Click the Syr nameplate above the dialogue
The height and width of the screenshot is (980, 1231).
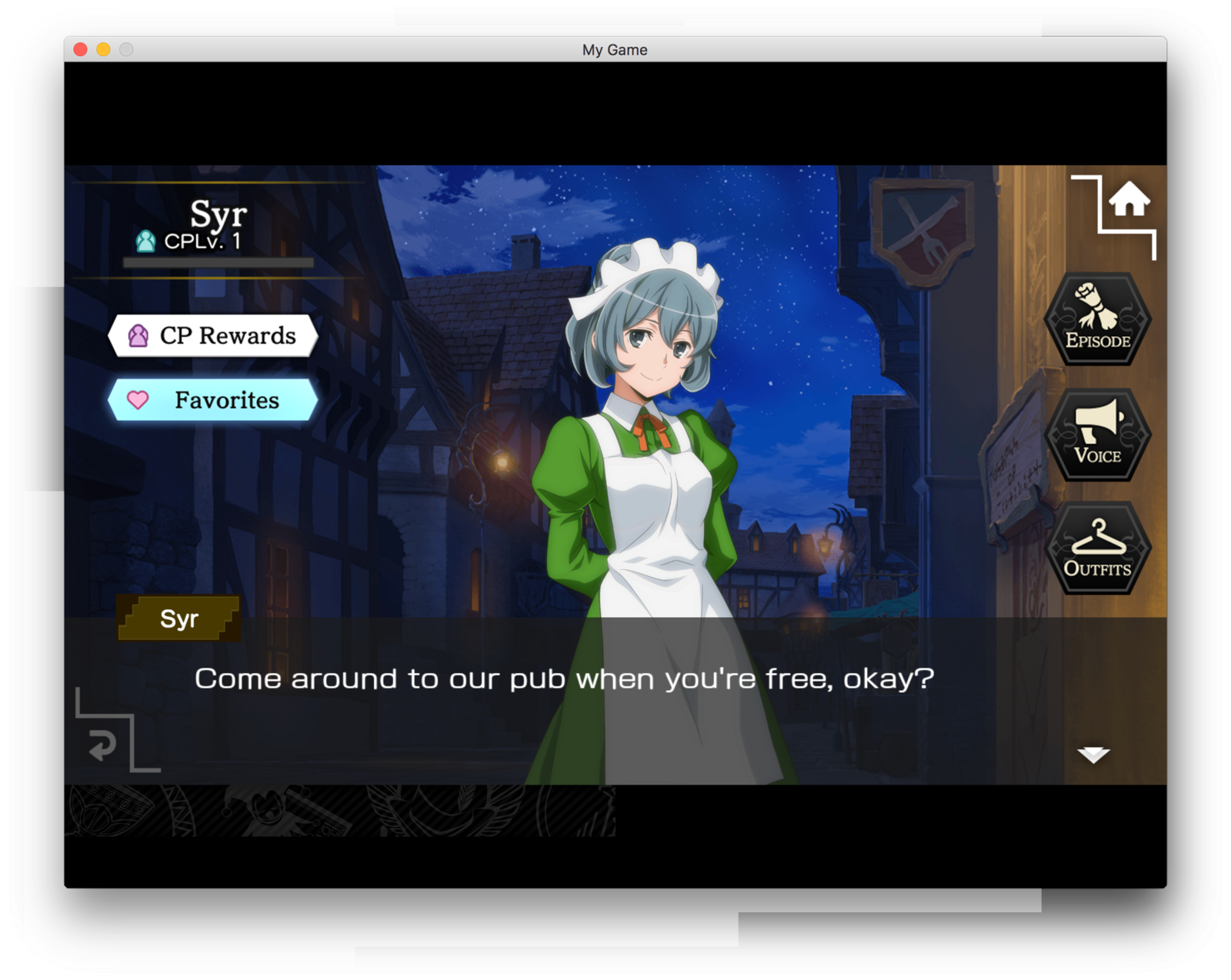pyautogui.click(x=178, y=618)
